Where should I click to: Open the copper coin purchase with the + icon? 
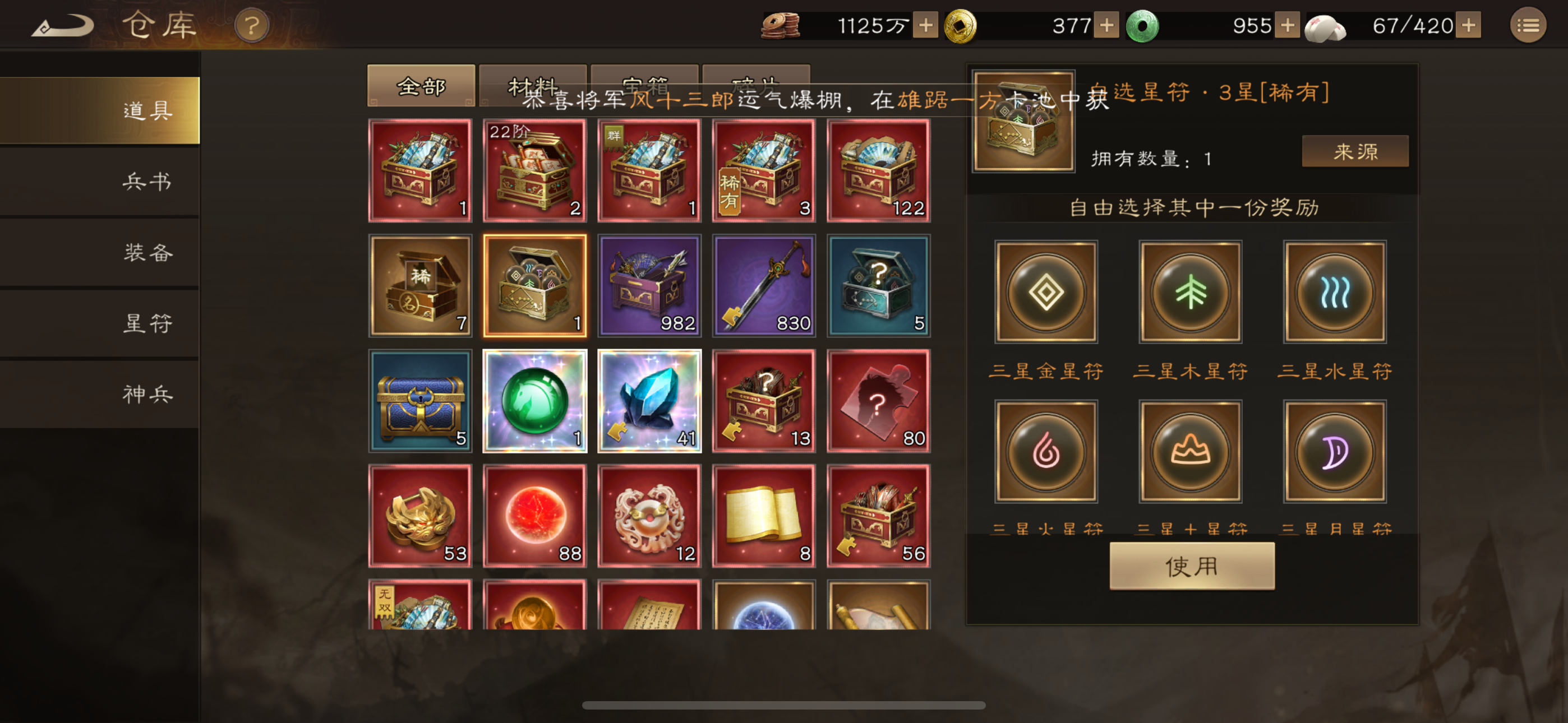click(926, 26)
